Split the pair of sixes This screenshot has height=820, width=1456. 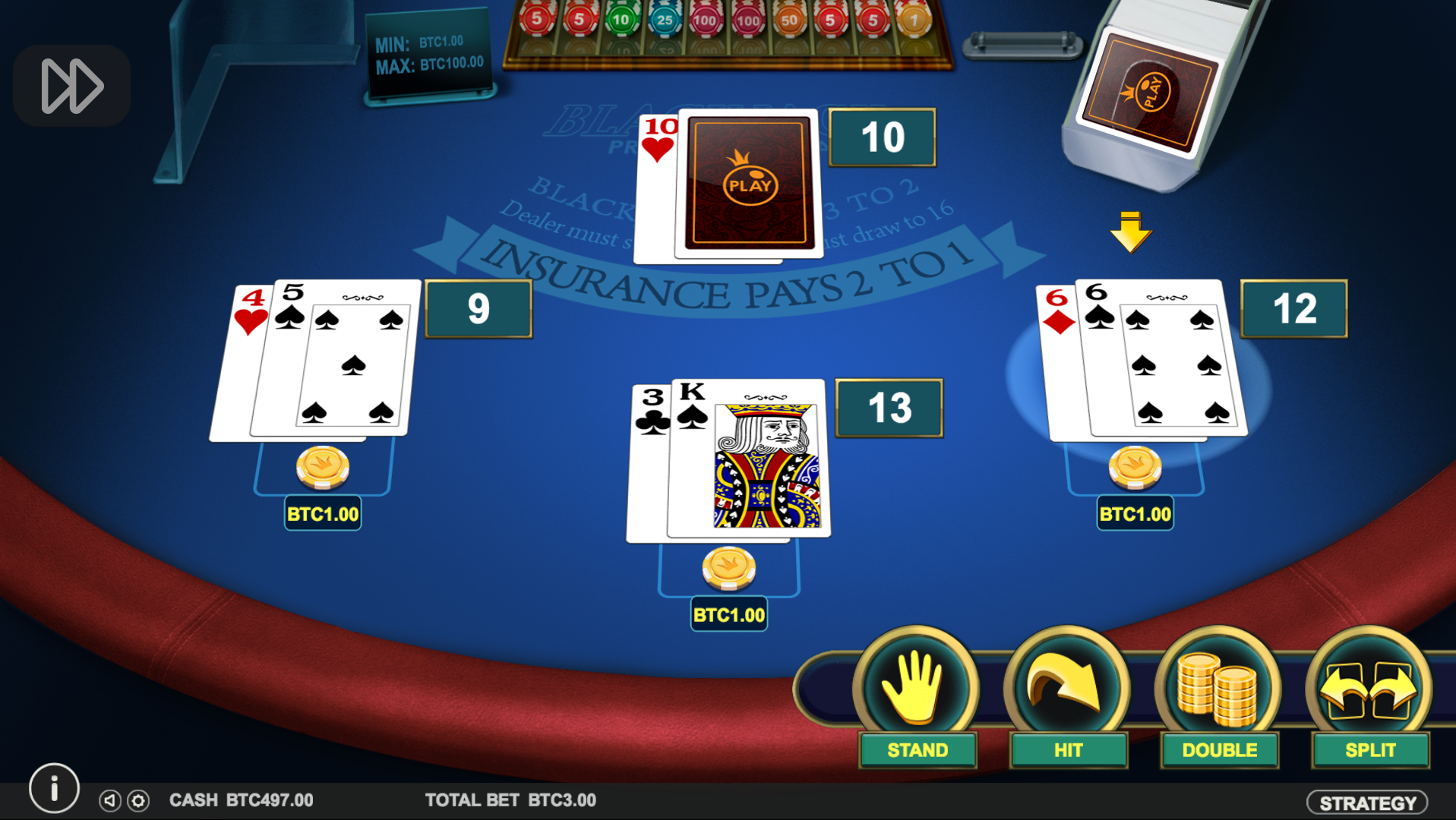tap(1369, 697)
